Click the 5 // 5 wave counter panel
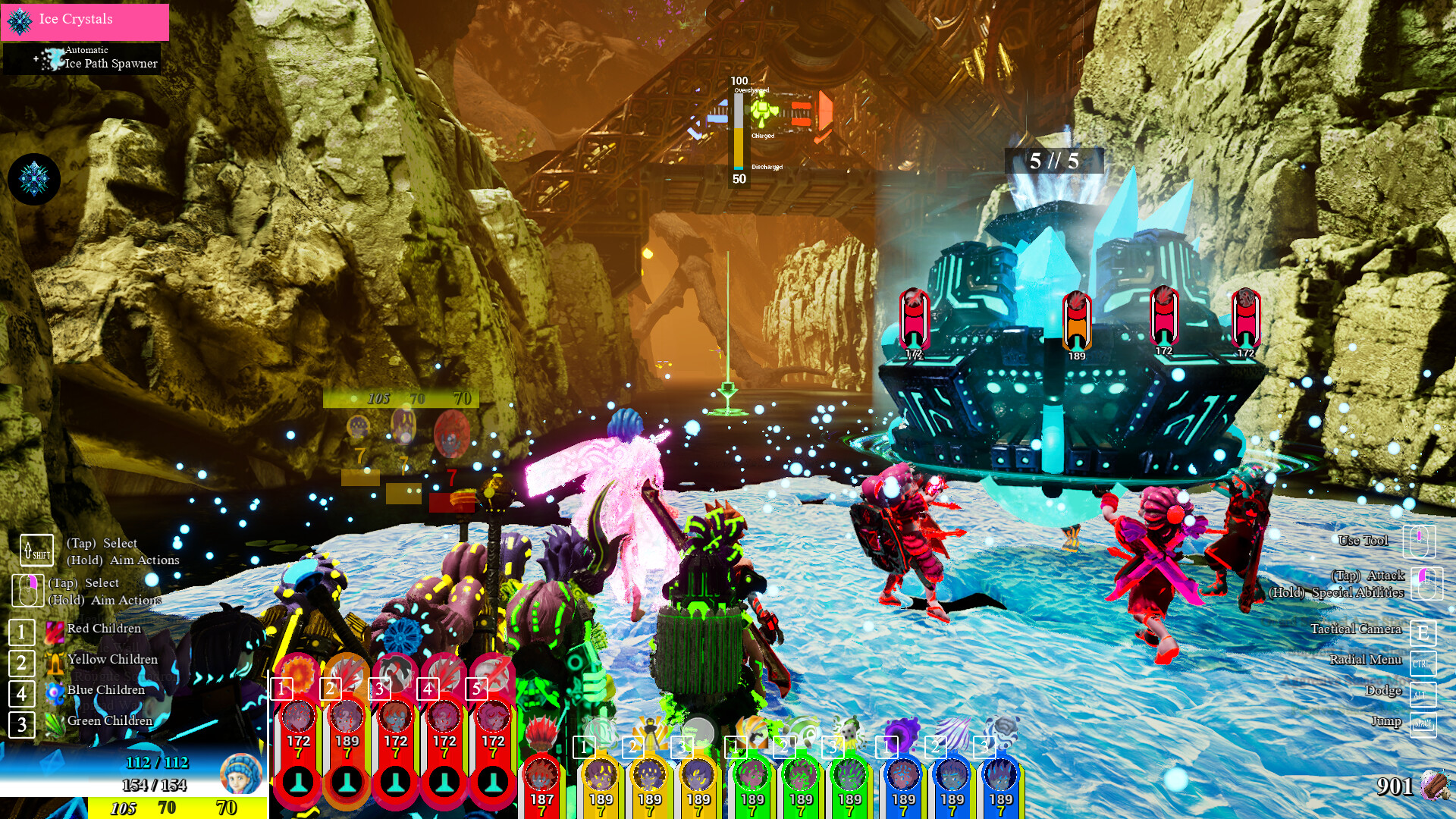Image resolution: width=1456 pixels, height=819 pixels. point(1054,159)
